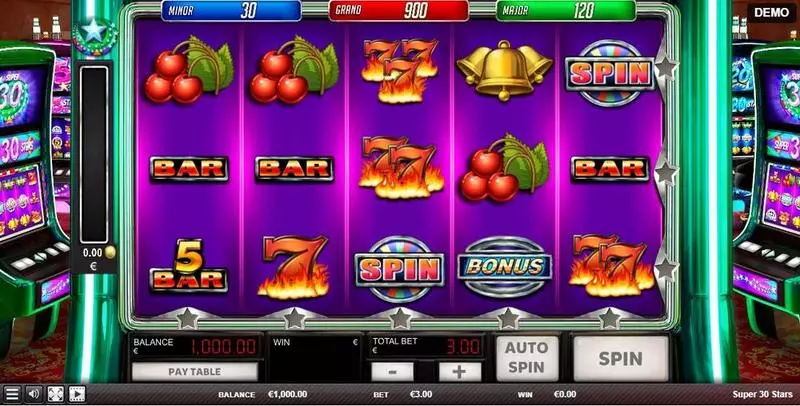Increase total bet with the plus button
This screenshot has width=800, height=406.
tap(459, 371)
